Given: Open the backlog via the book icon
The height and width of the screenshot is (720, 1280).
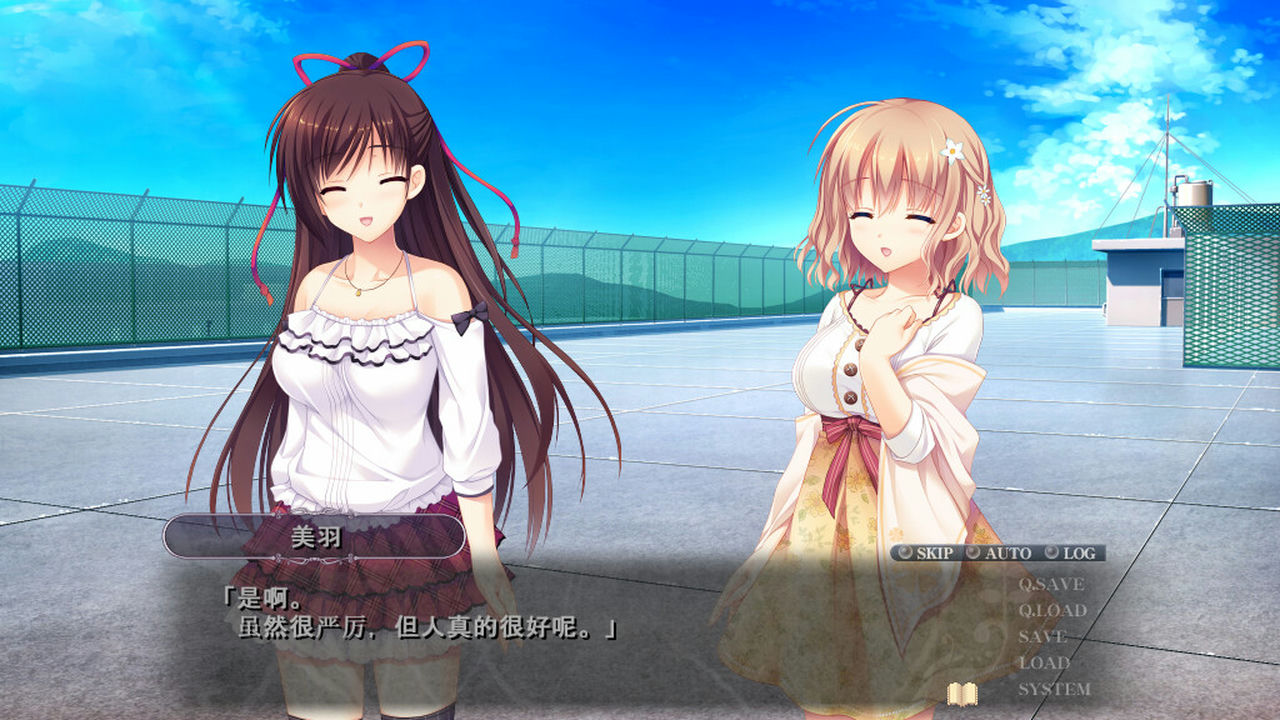Looking at the screenshot, I should [x=961, y=694].
